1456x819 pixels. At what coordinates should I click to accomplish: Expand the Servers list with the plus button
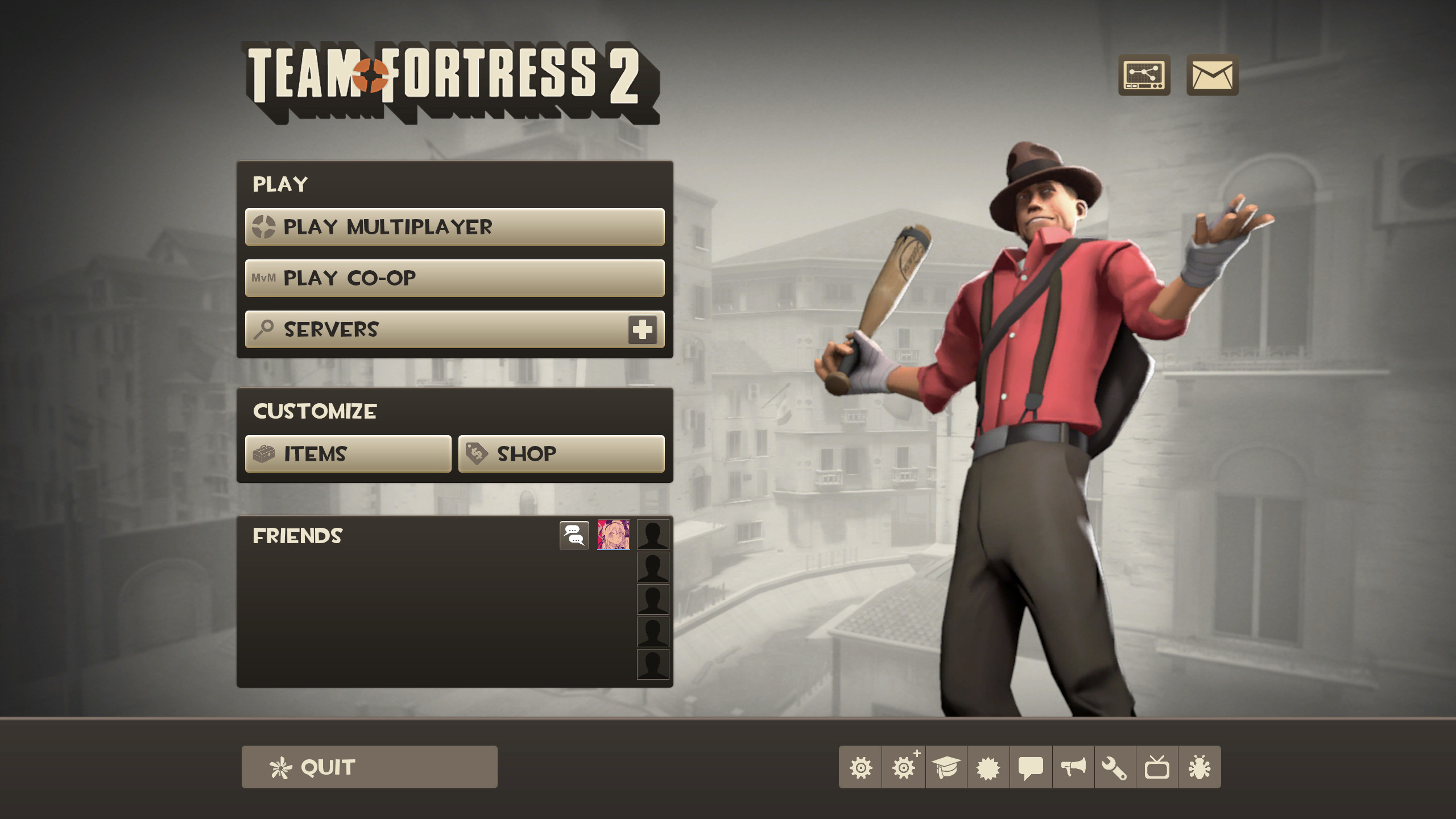click(643, 329)
